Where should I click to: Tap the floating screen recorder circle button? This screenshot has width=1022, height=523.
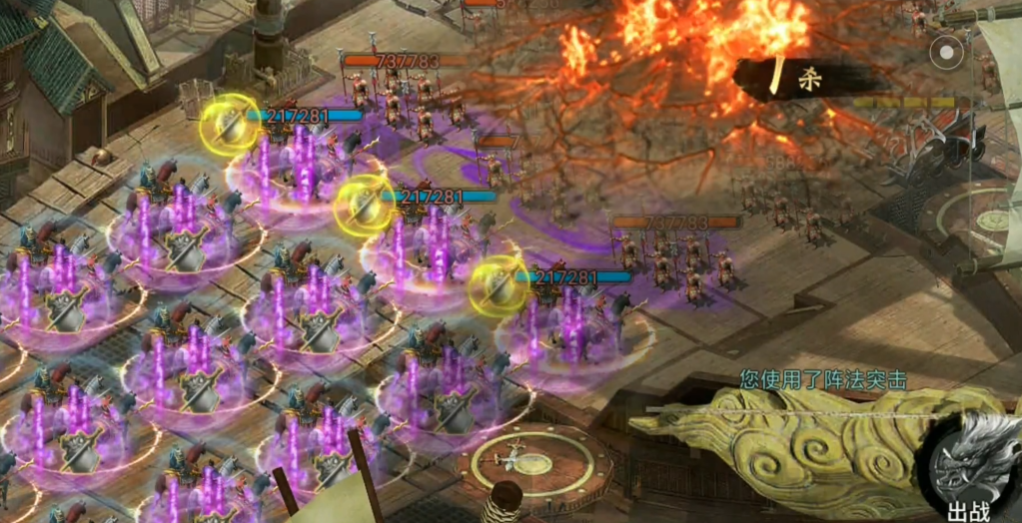[945, 50]
